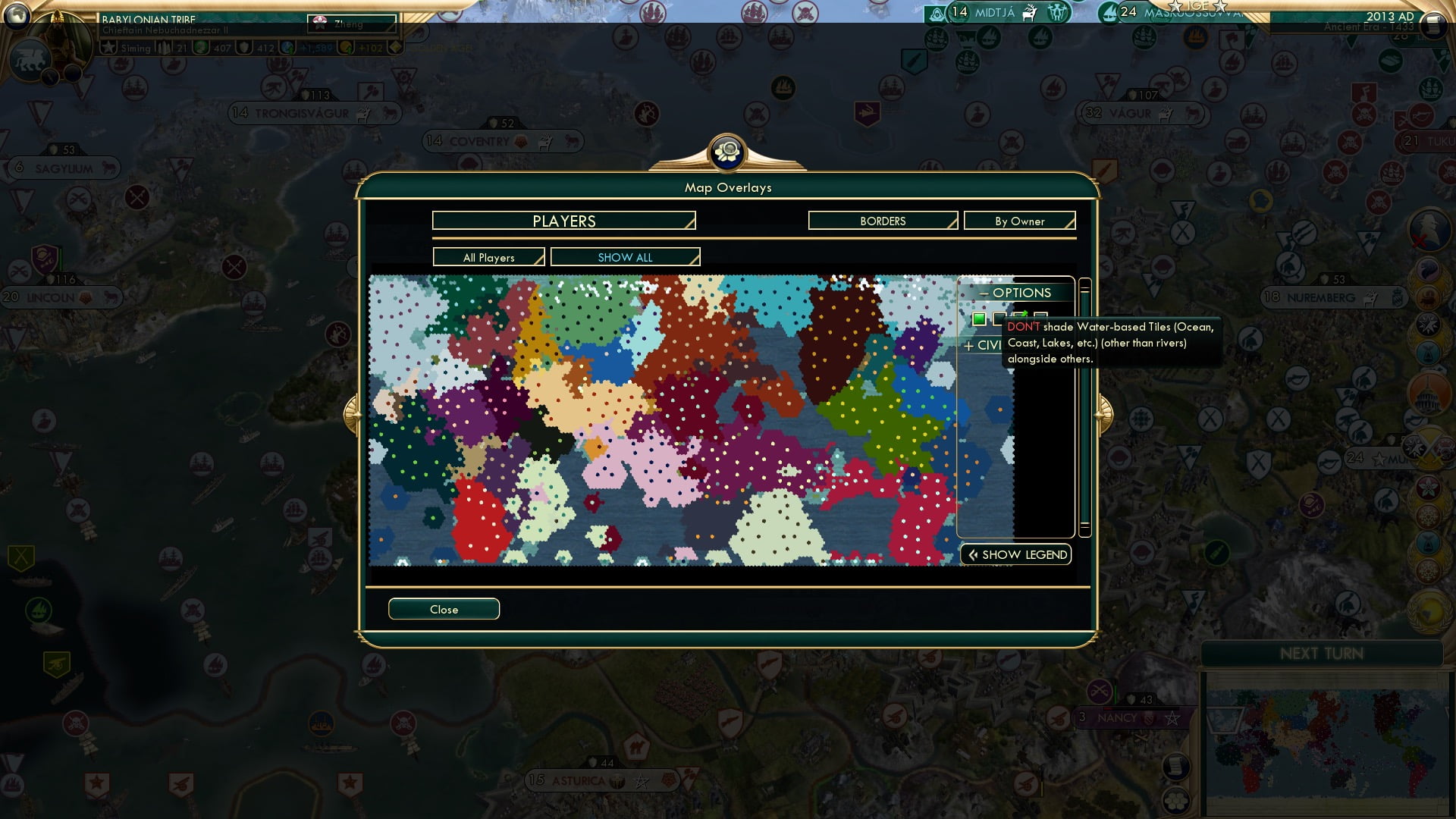Open the By Owner dropdown
The width and height of the screenshot is (1456, 819).
click(1019, 221)
